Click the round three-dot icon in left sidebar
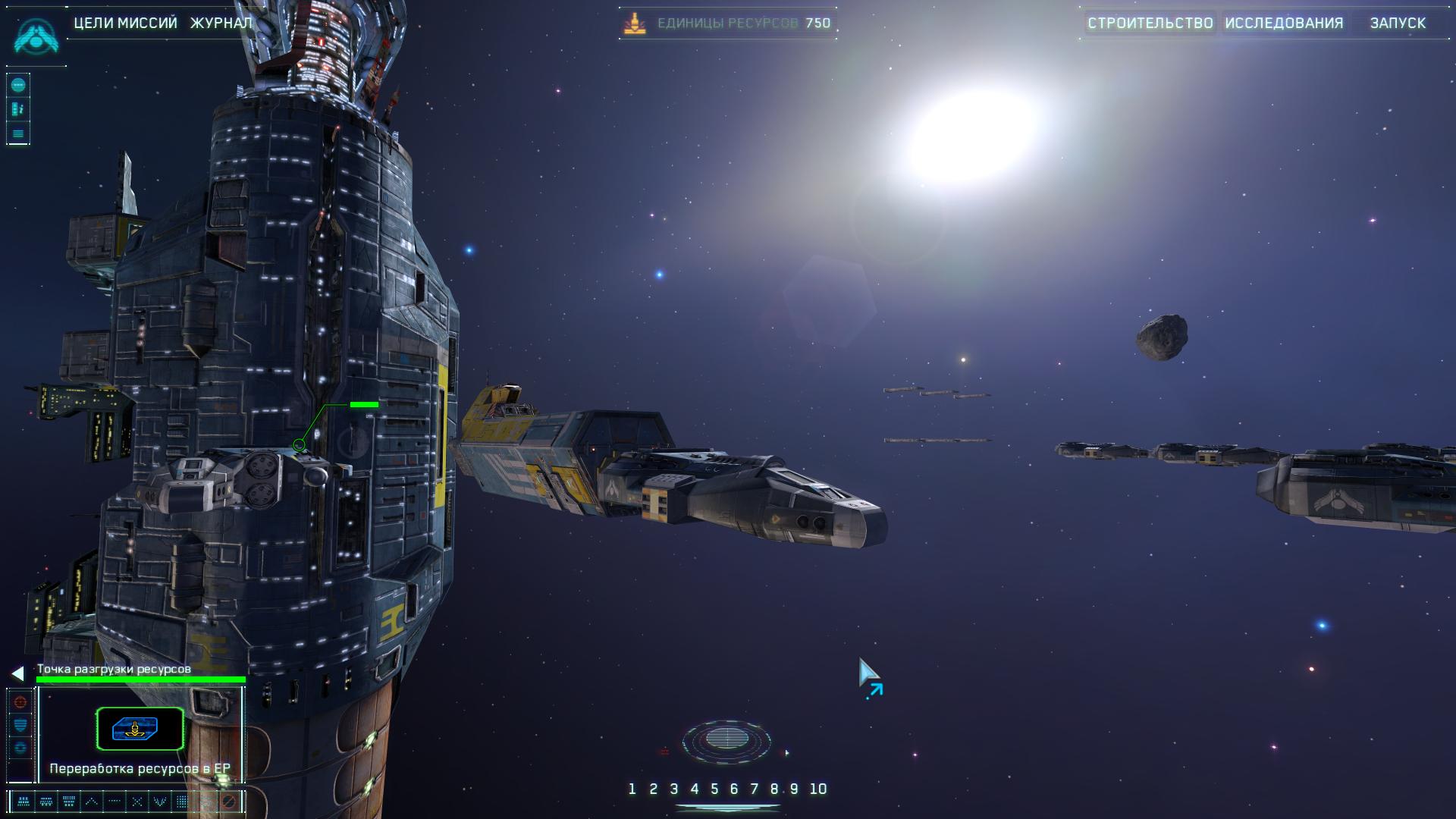Viewport: 1456px width, 819px height. [x=19, y=85]
